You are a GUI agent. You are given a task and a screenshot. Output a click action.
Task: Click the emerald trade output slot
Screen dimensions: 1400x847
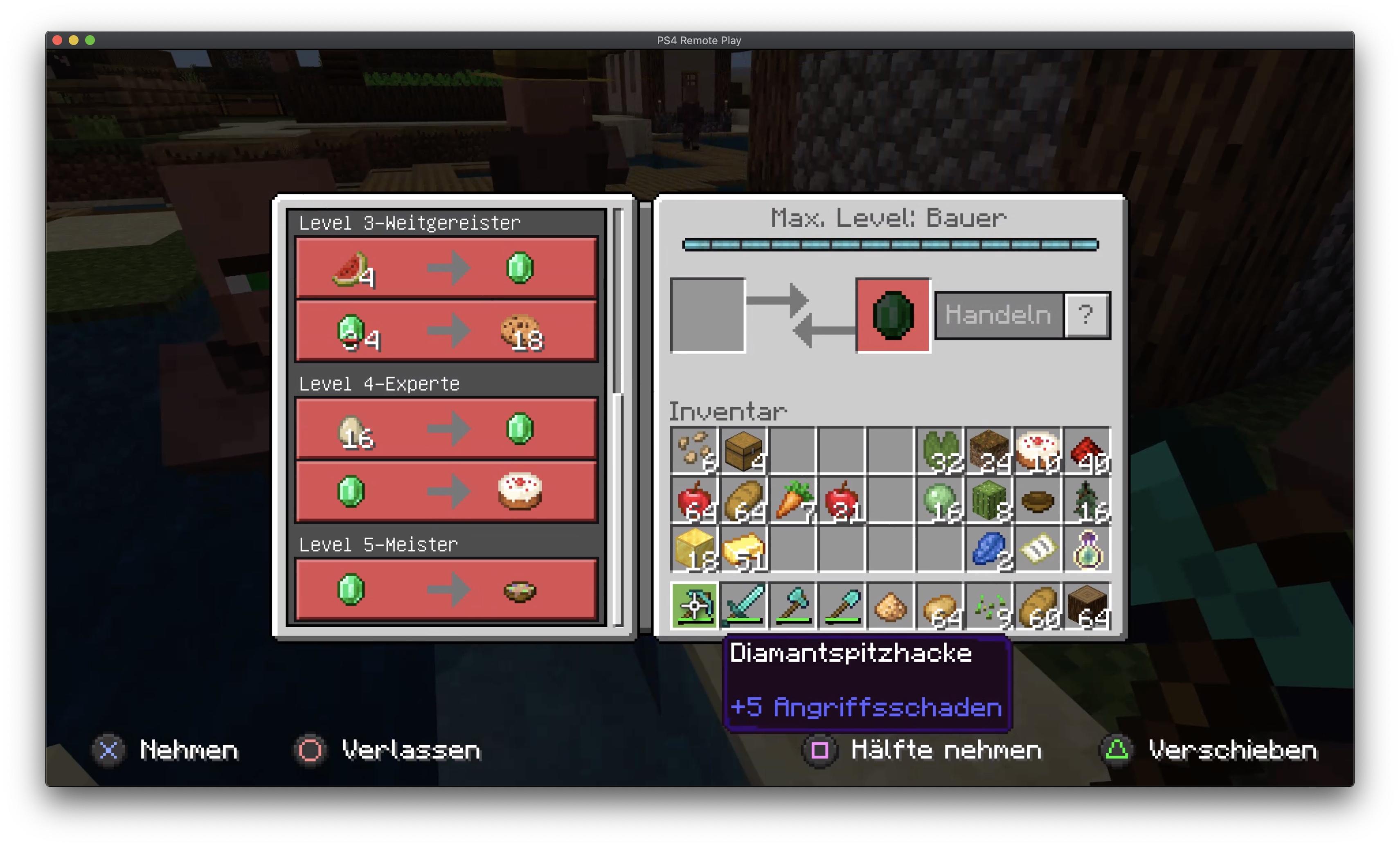893,315
